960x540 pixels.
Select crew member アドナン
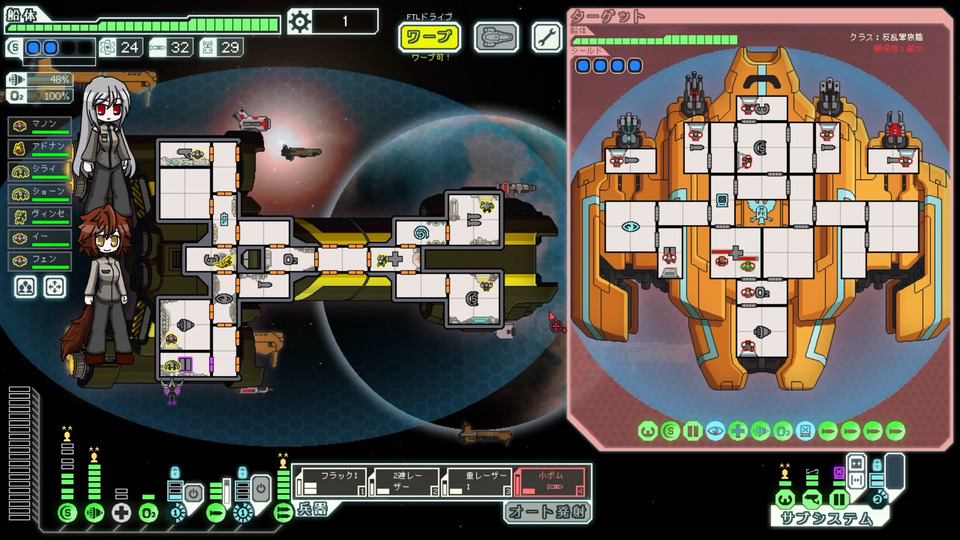pyautogui.click(x=40, y=149)
